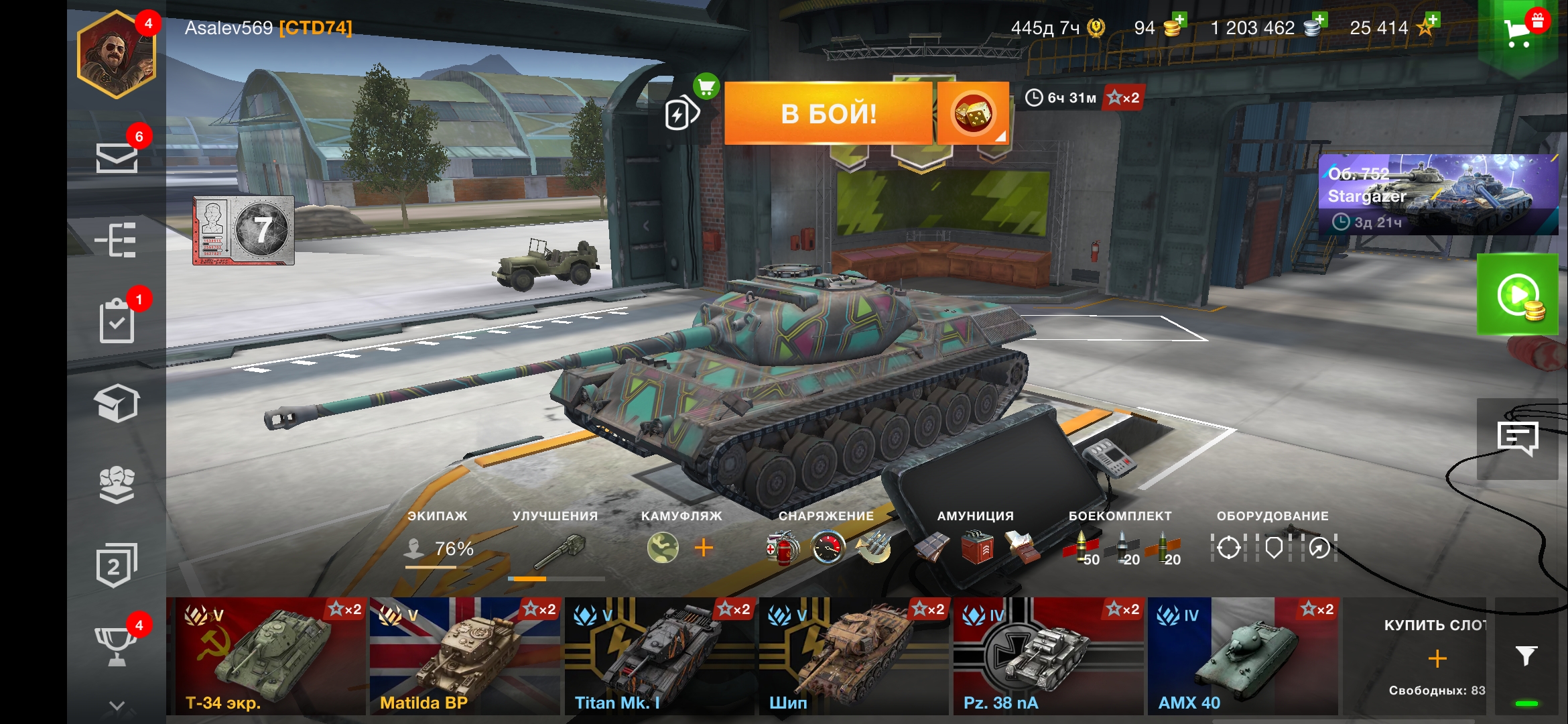The width and height of the screenshot is (1568, 724).
Task: Open the player profile avatar
Action: (117, 56)
